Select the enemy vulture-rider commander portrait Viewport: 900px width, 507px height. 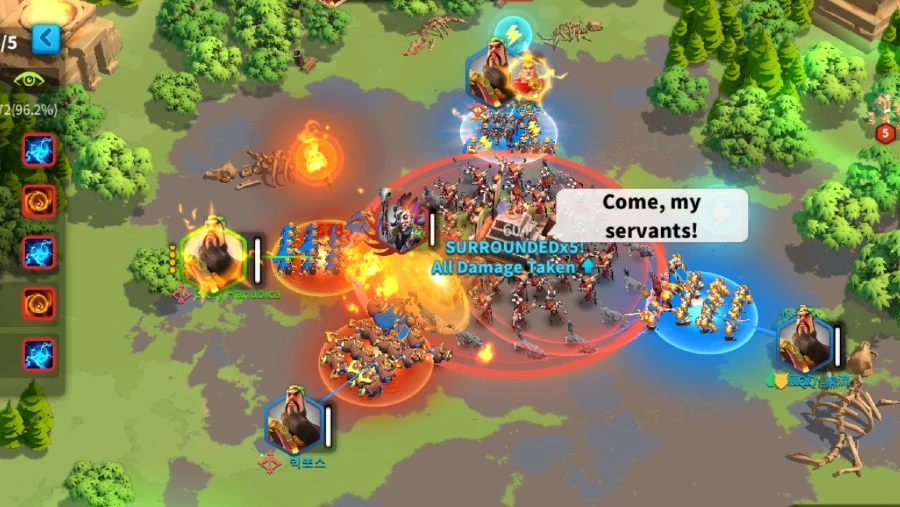coord(400,223)
